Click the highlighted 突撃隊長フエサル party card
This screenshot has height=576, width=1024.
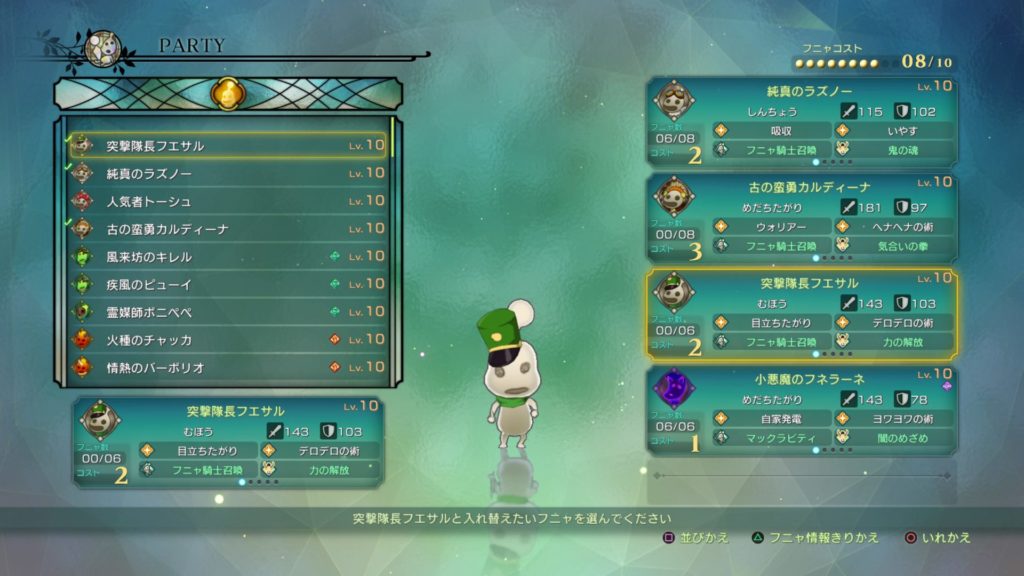[802, 314]
